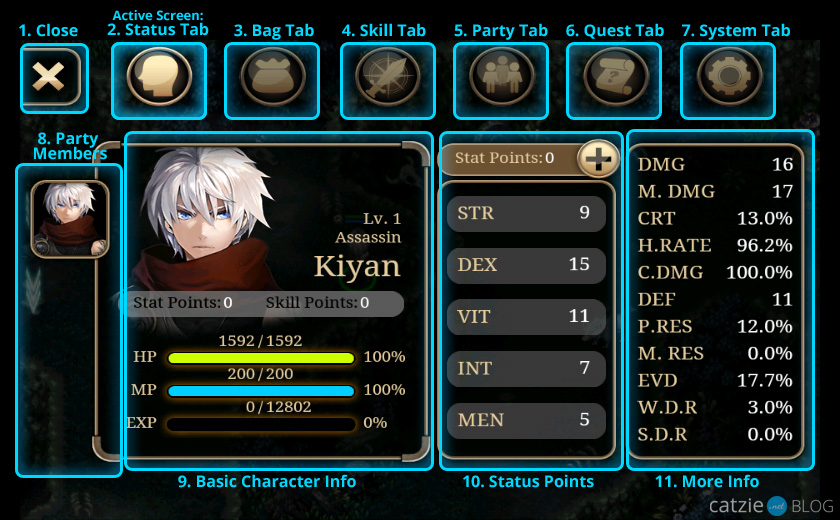The width and height of the screenshot is (840, 520).
Task: Select Kiyan's party member portrait
Action: click(69, 218)
